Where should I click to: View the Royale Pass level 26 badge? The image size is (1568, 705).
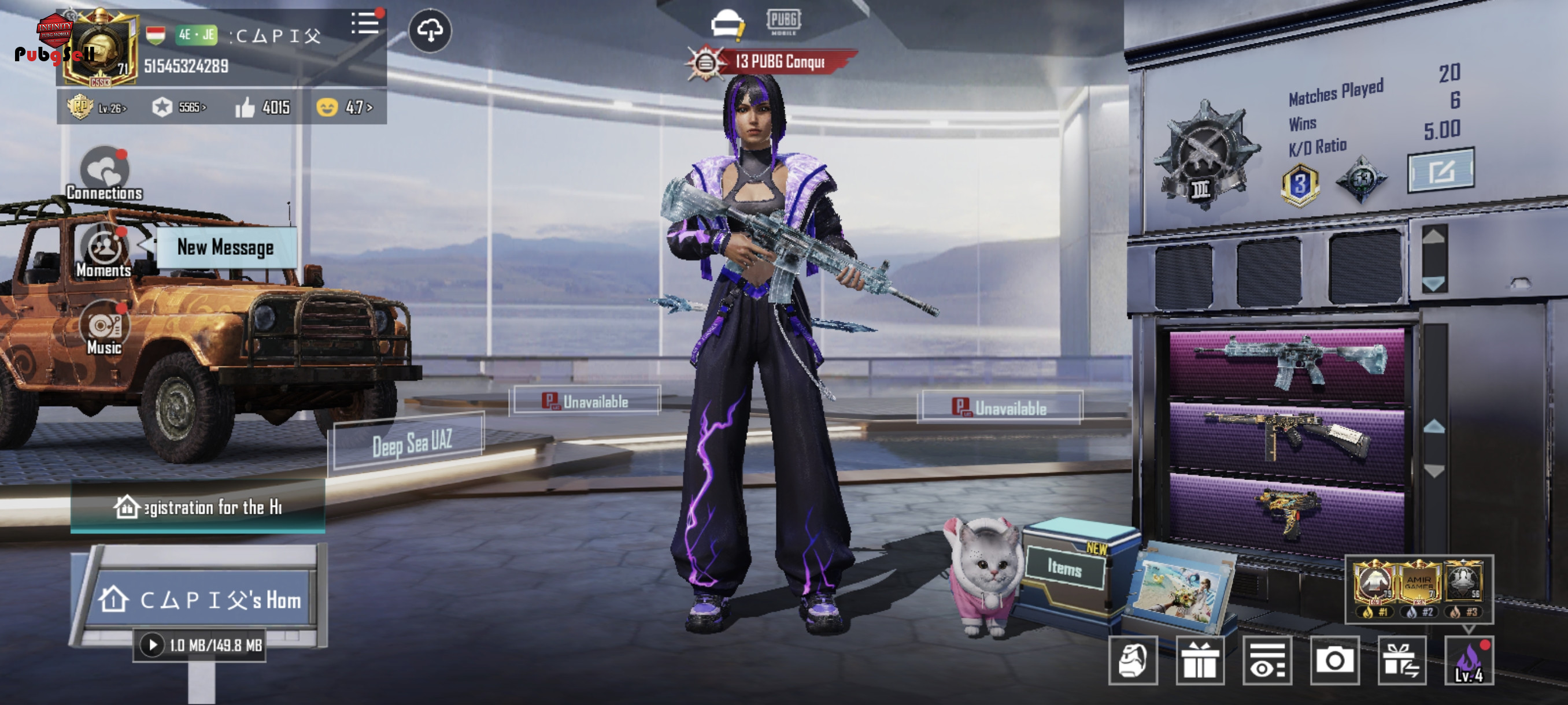[x=97, y=107]
